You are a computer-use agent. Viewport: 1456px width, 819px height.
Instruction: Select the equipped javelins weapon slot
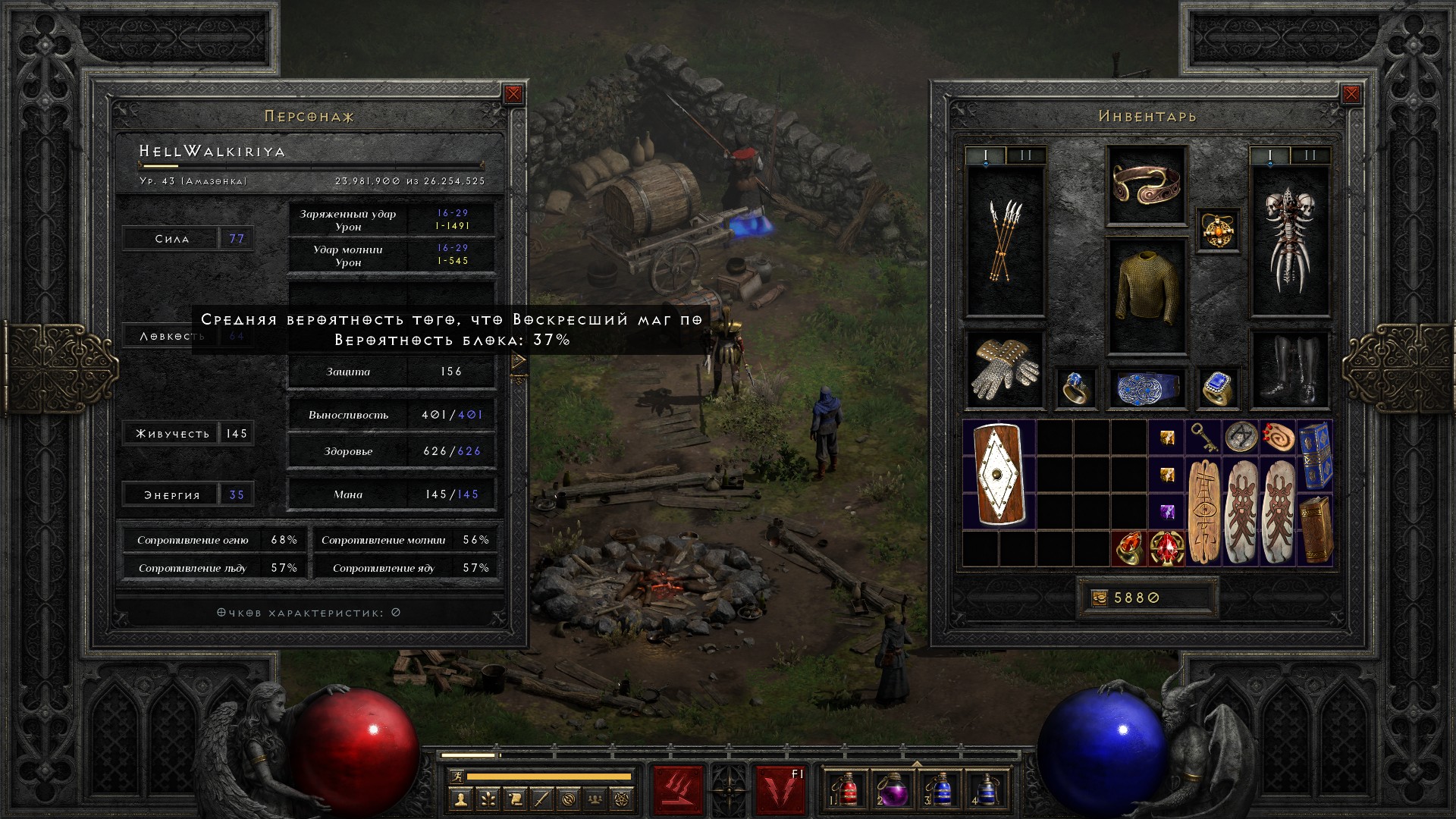pyautogui.click(x=1005, y=241)
